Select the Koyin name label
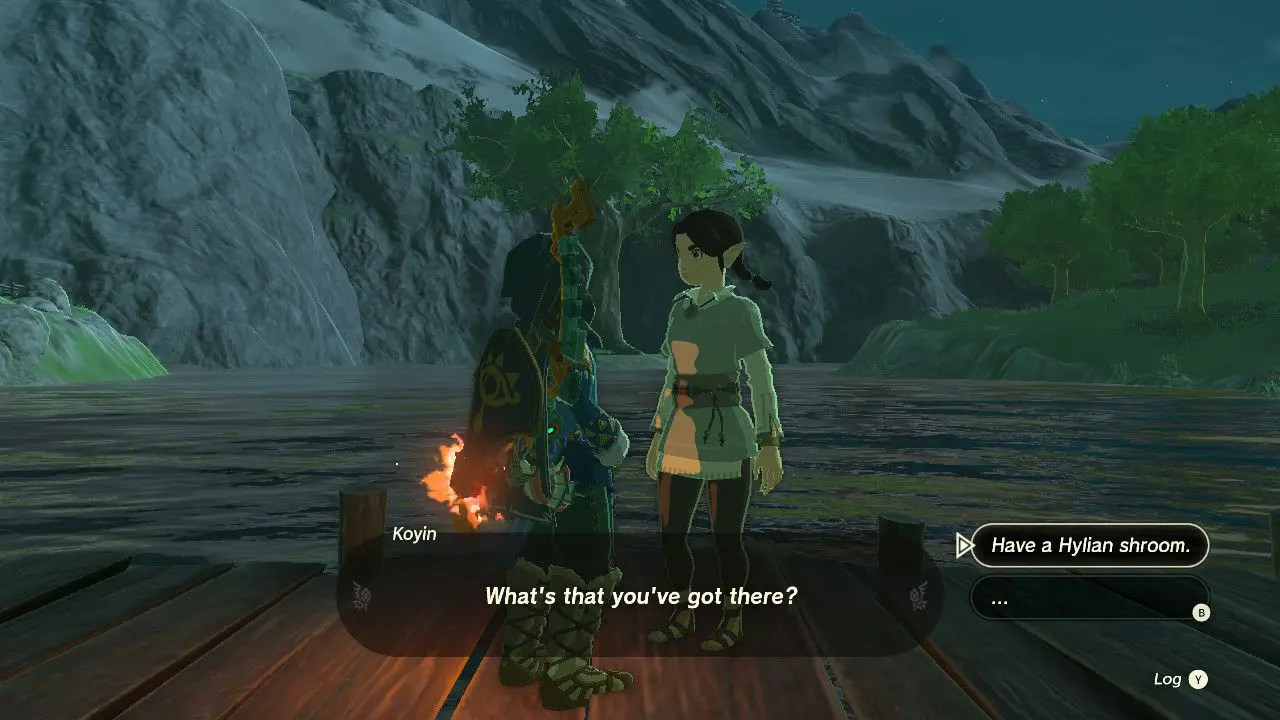1280x720 pixels. point(413,533)
